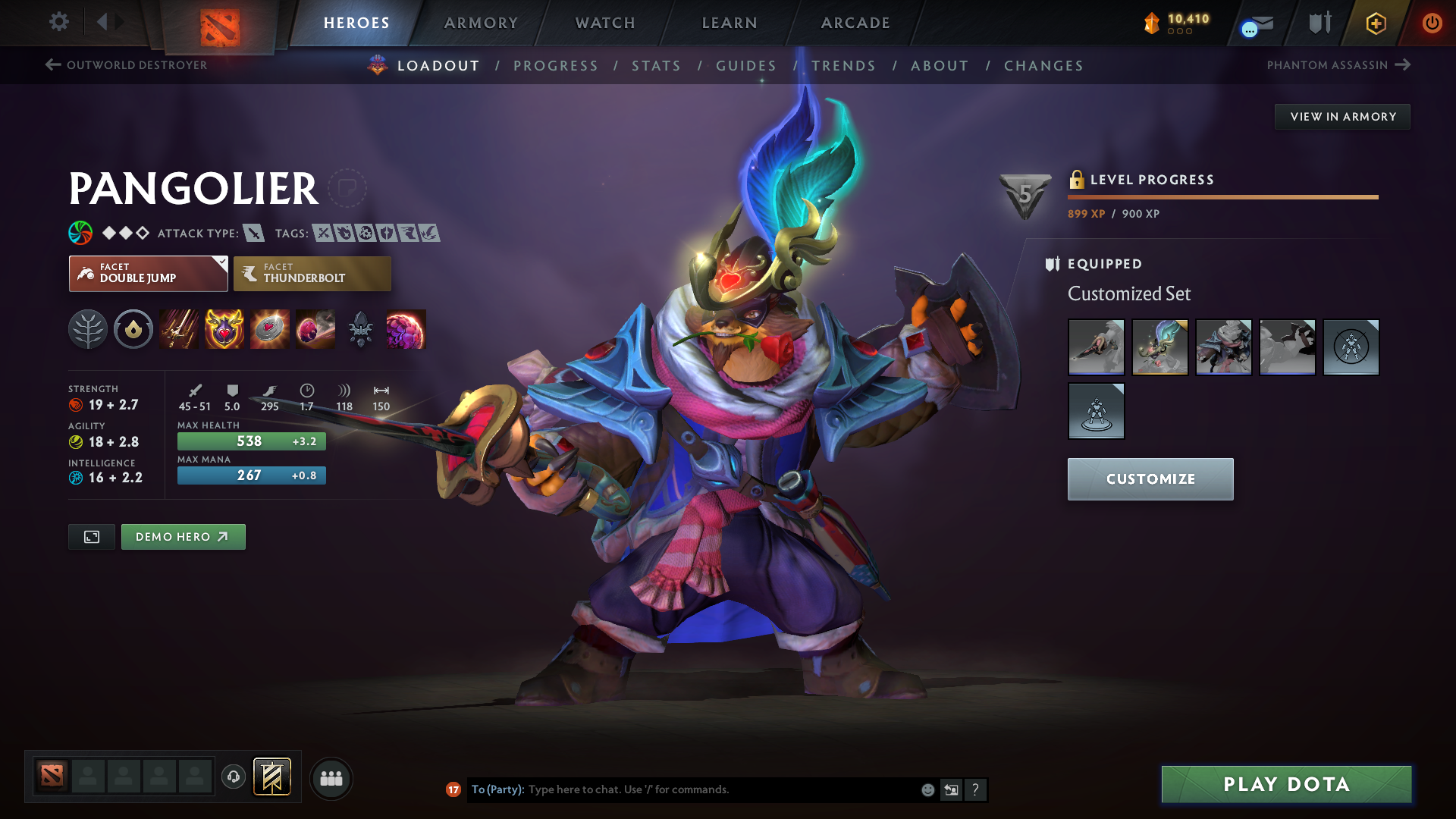Select the Thunderbolt facet
This screenshot has height=819, width=1456.
(x=312, y=273)
